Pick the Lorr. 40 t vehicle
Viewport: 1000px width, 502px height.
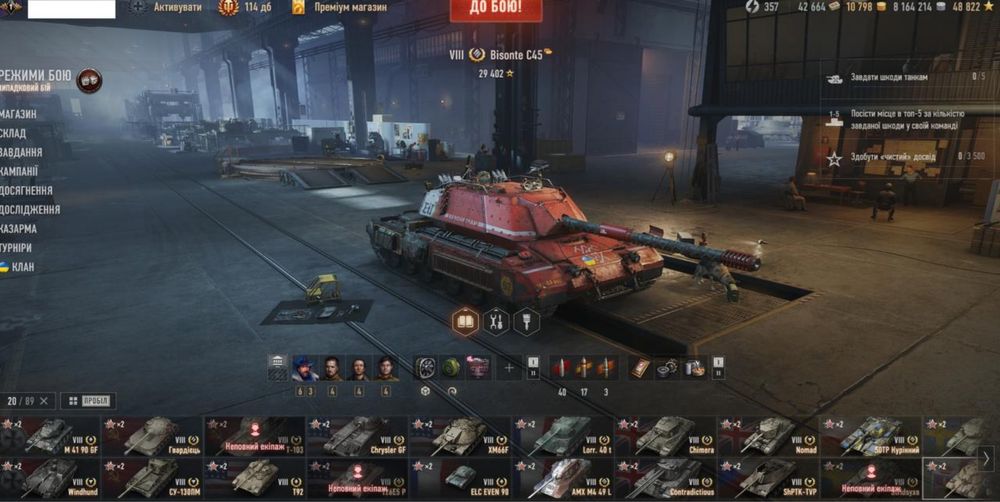[563, 436]
